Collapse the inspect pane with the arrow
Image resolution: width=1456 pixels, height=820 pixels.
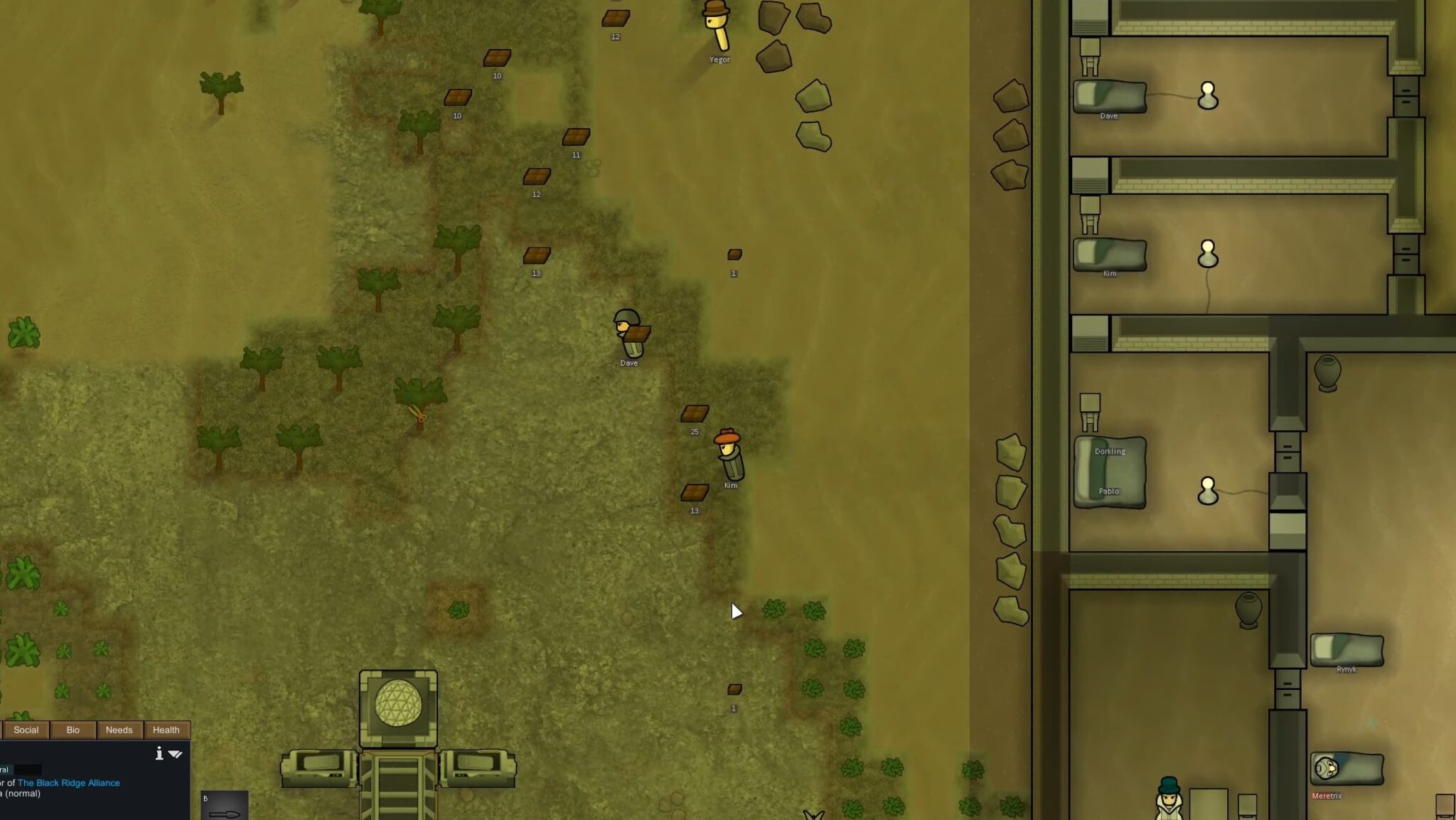pos(176,754)
